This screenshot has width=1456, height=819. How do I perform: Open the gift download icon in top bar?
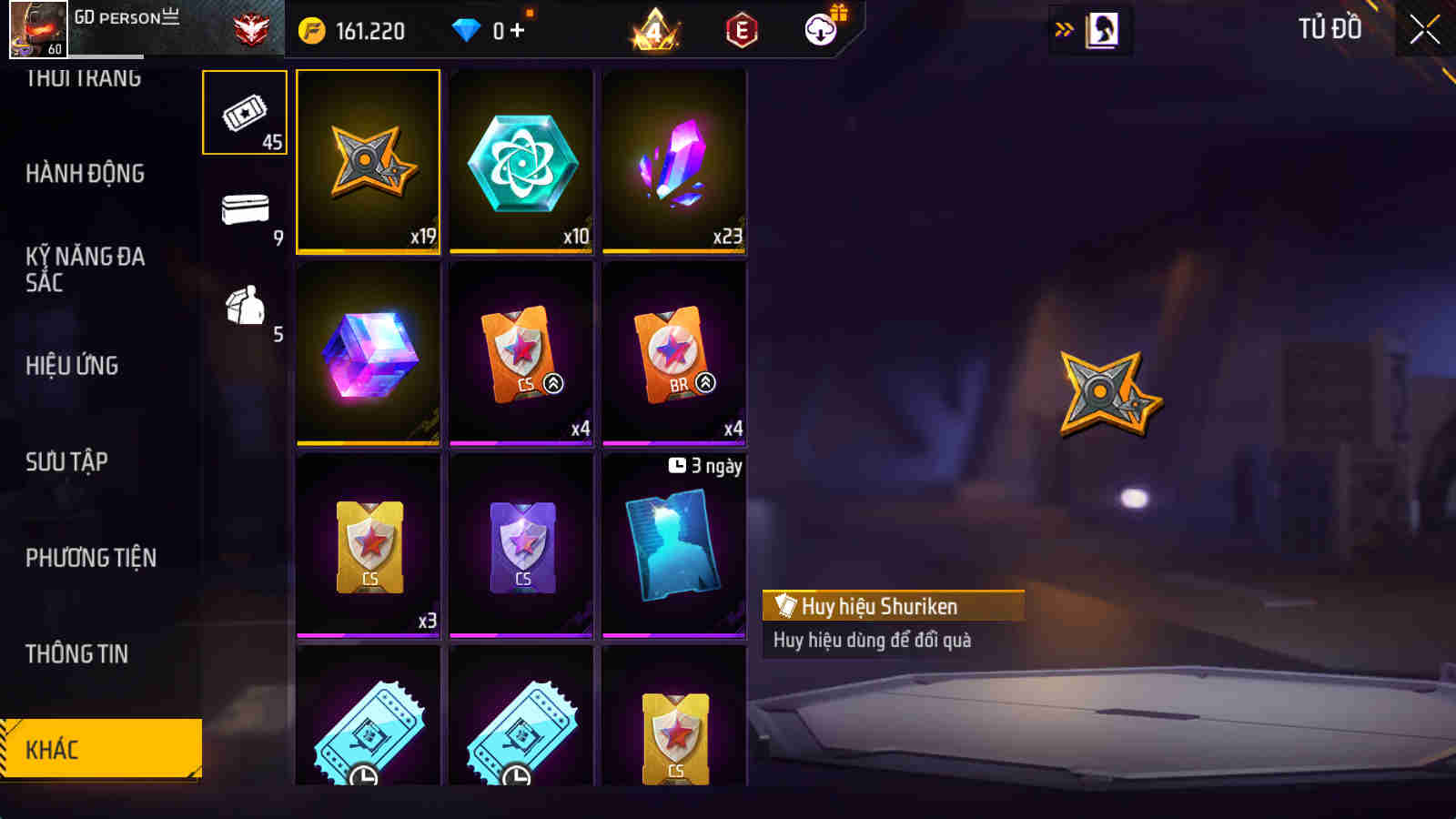(820, 29)
